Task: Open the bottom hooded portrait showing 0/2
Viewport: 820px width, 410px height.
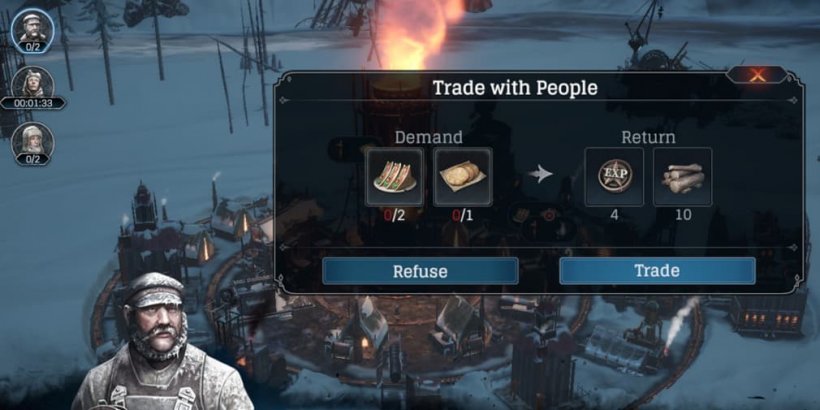Action: [x=32, y=140]
